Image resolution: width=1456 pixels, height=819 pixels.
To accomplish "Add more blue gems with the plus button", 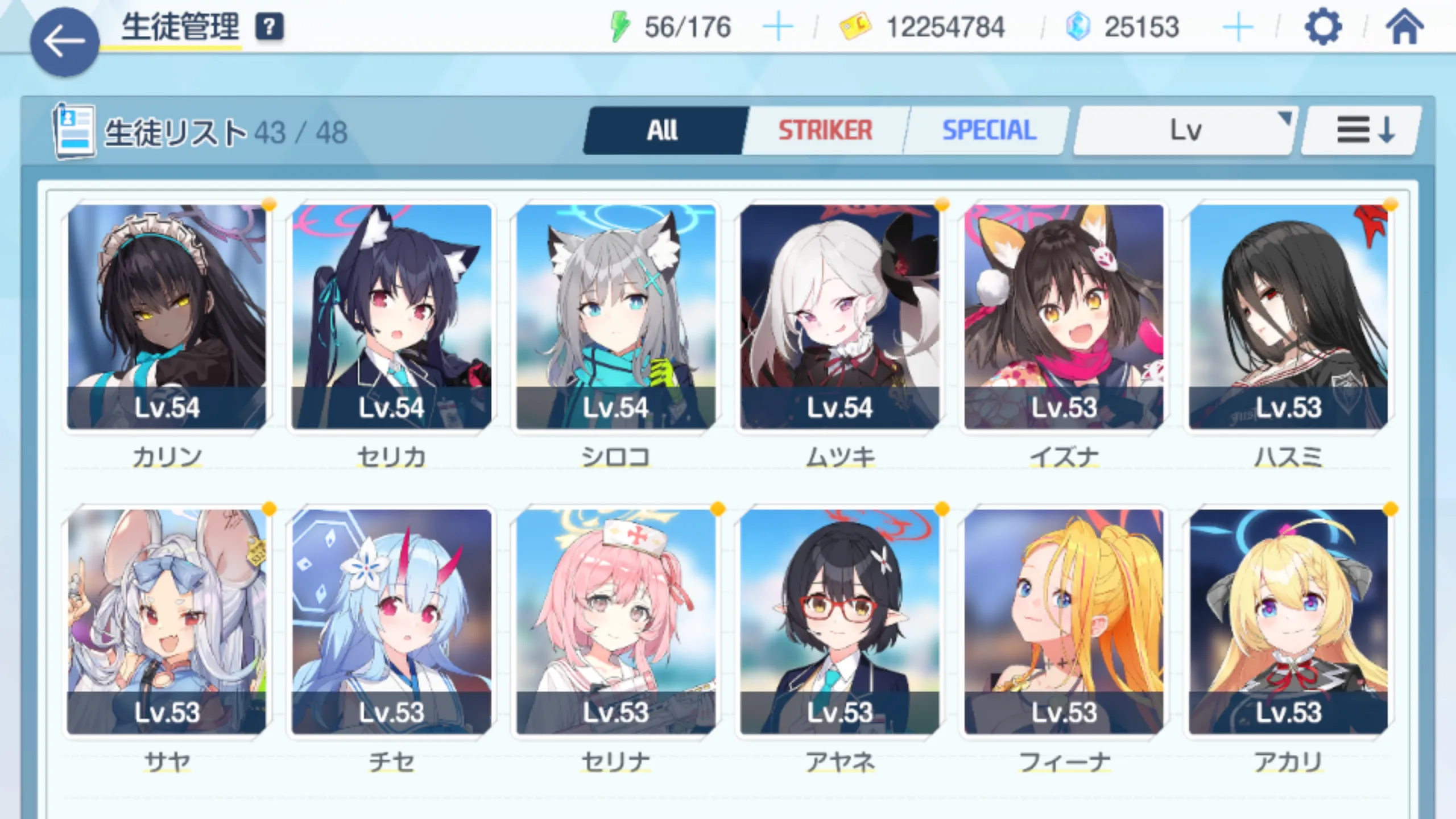I will coord(1238,27).
